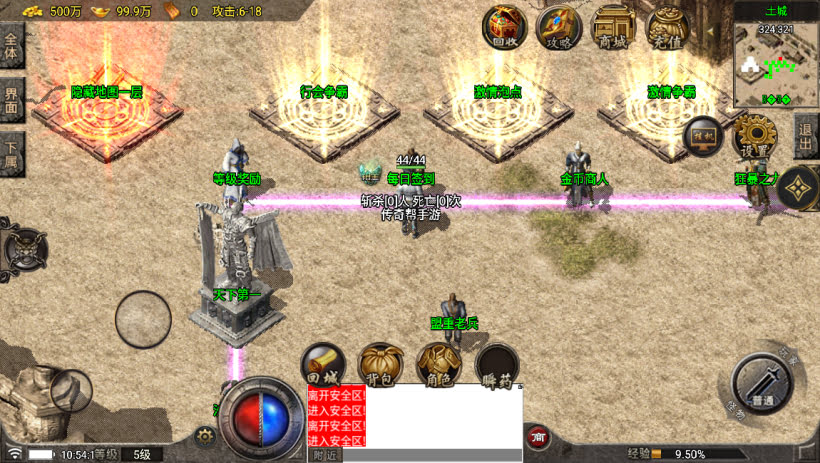Tap the red round 商 button
The height and width of the screenshot is (463, 820).
click(539, 437)
